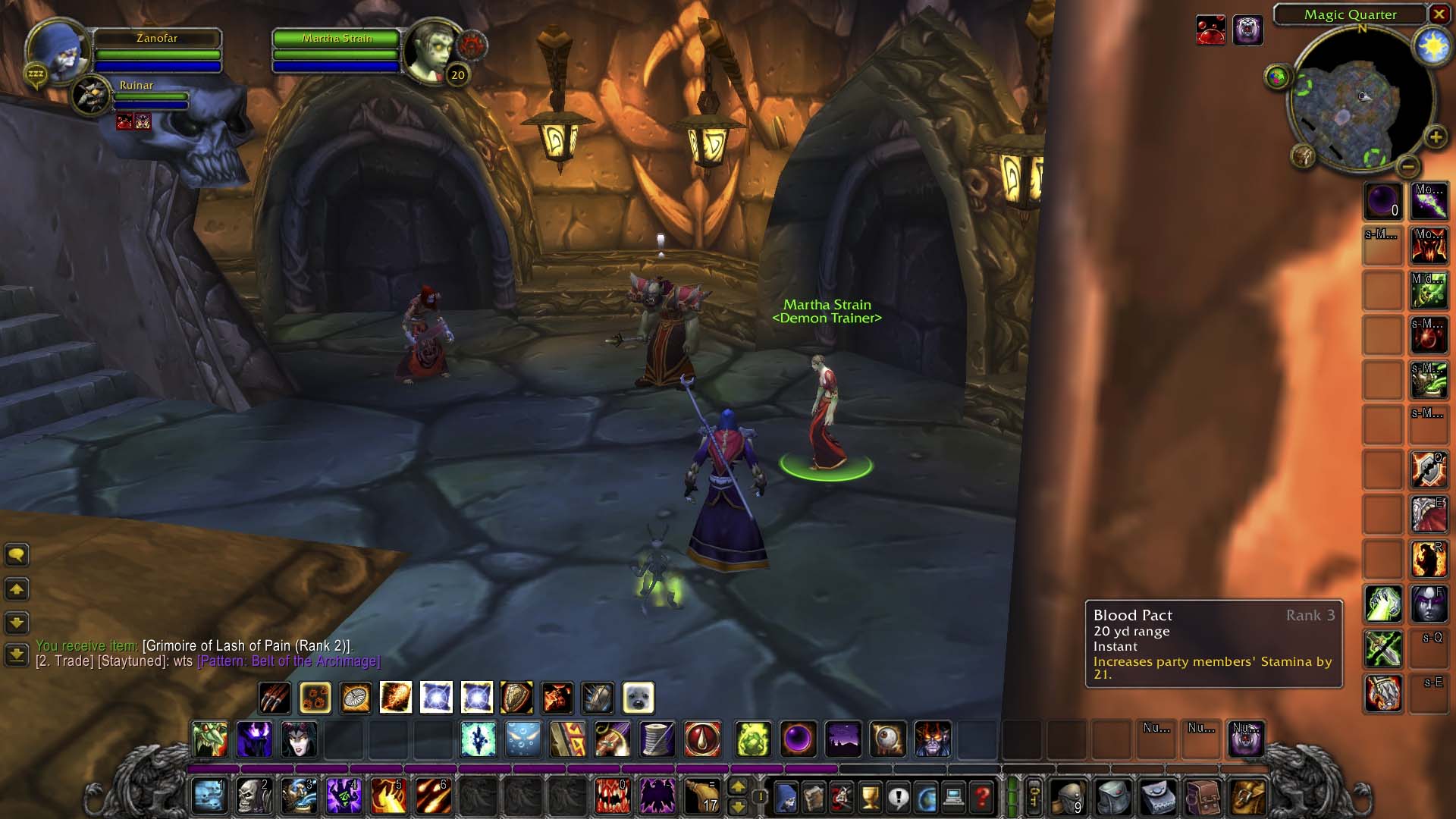Toggle auto-cast on Phase Shift seal-face icon
Image resolution: width=1456 pixels, height=819 pixels.
pos(639,697)
